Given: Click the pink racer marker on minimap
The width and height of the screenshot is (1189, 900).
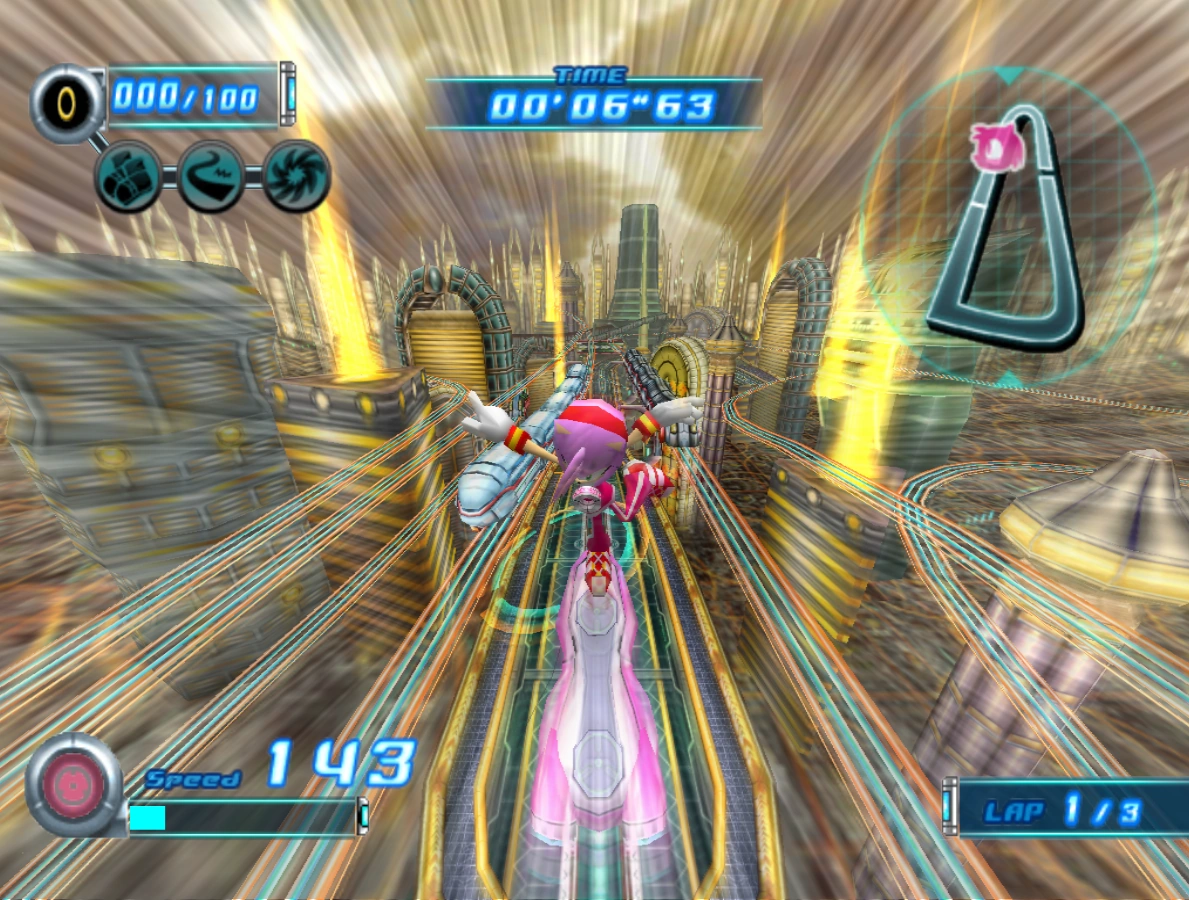Looking at the screenshot, I should pyautogui.click(x=997, y=147).
